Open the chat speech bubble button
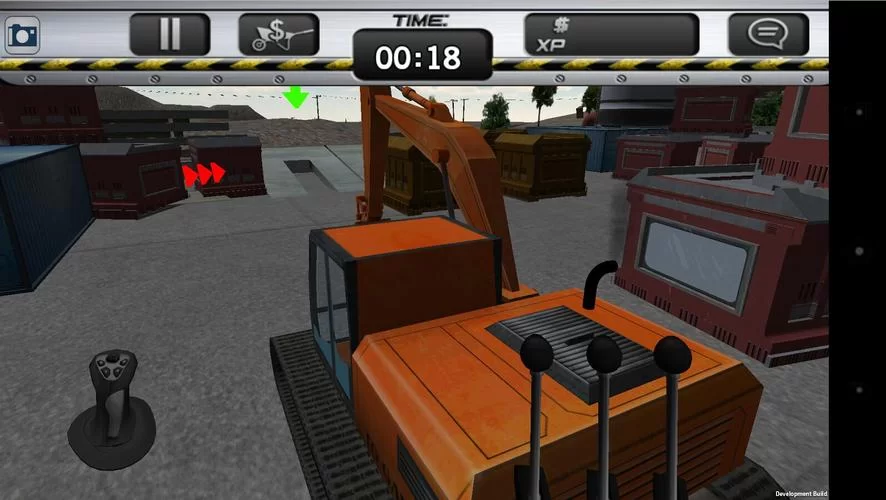Image resolution: width=886 pixels, height=500 pixels. coord(767,35)
